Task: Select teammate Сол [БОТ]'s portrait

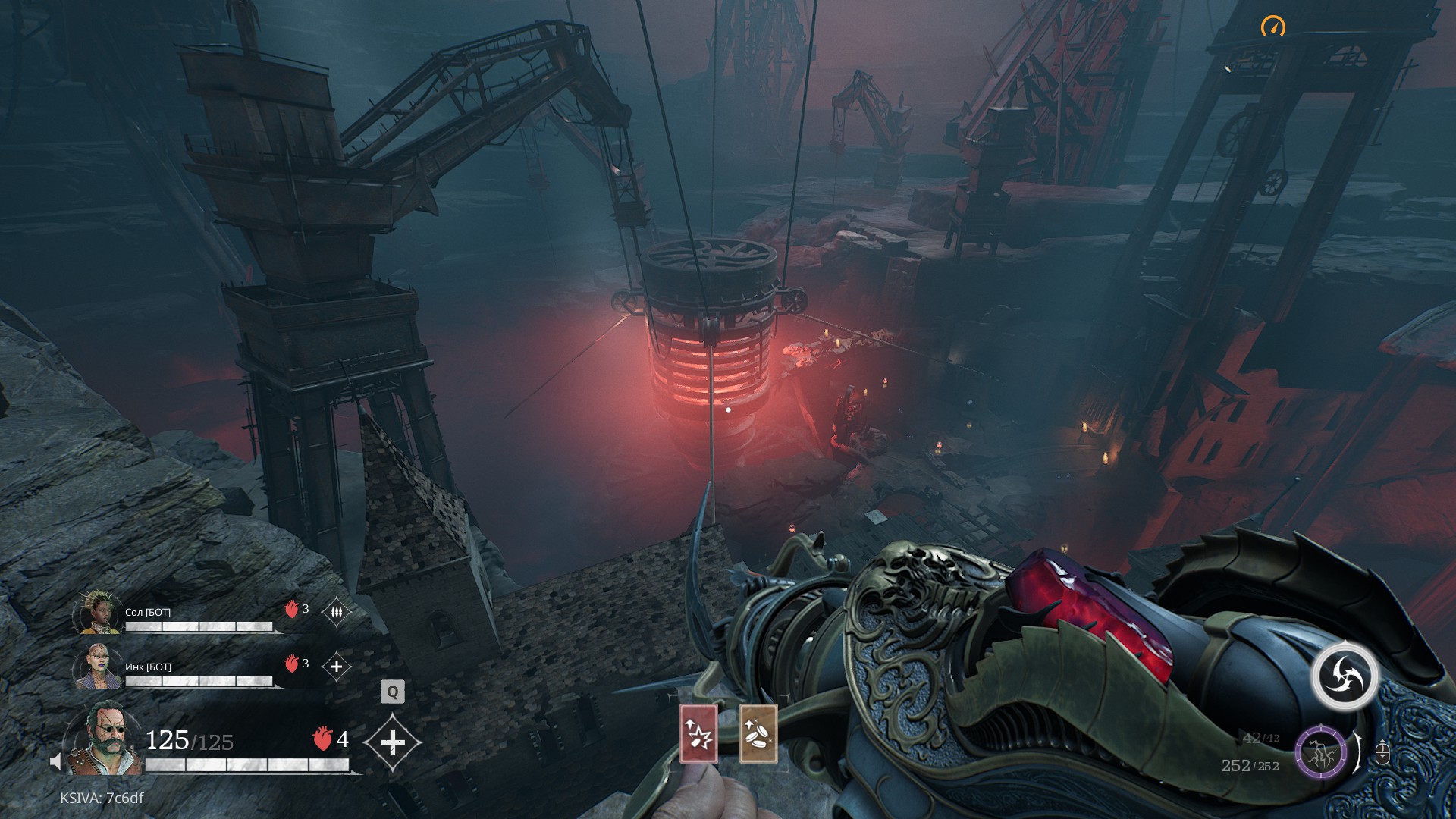Action: click(x=99, y=613)
